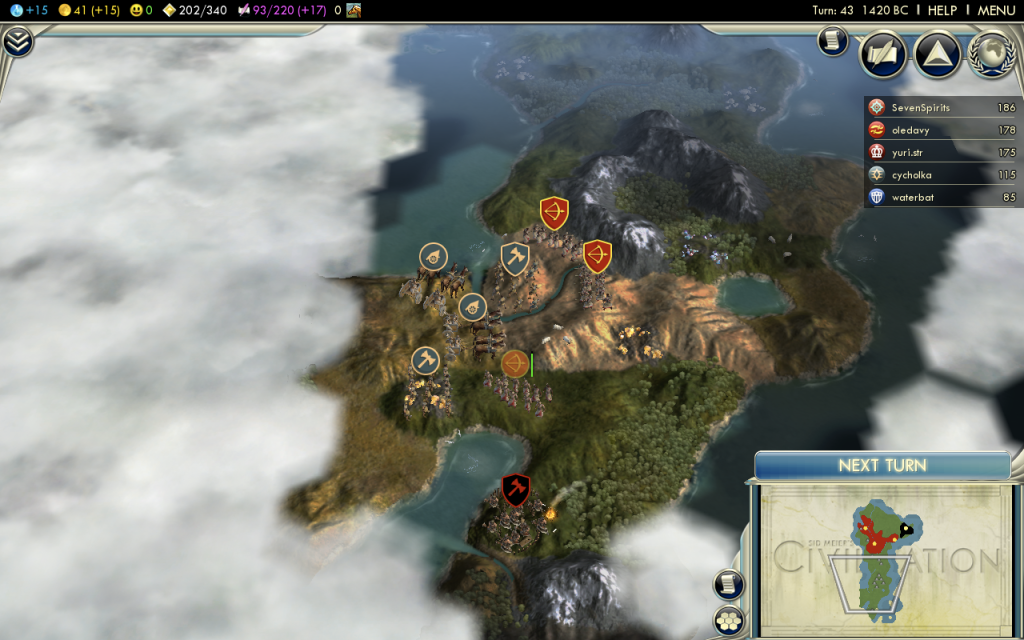1024x640 pixels.
Task: Open the globe and laurel diplomacy button
Action: pos(990,54)
